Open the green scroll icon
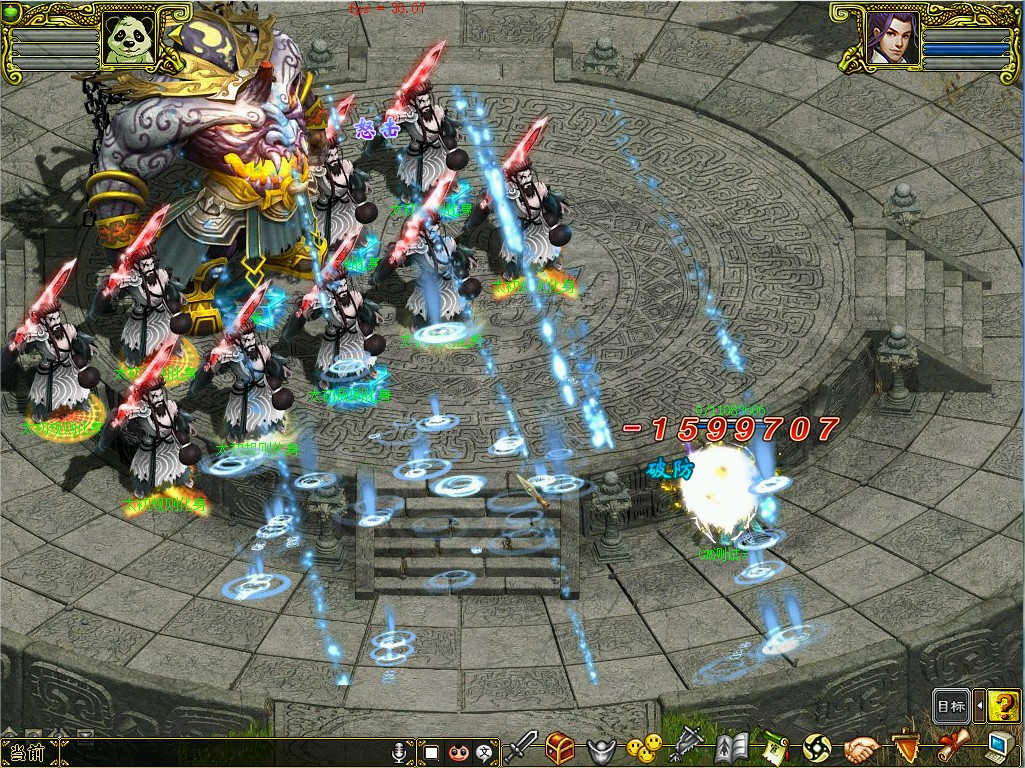 click(x=775, y=747)
